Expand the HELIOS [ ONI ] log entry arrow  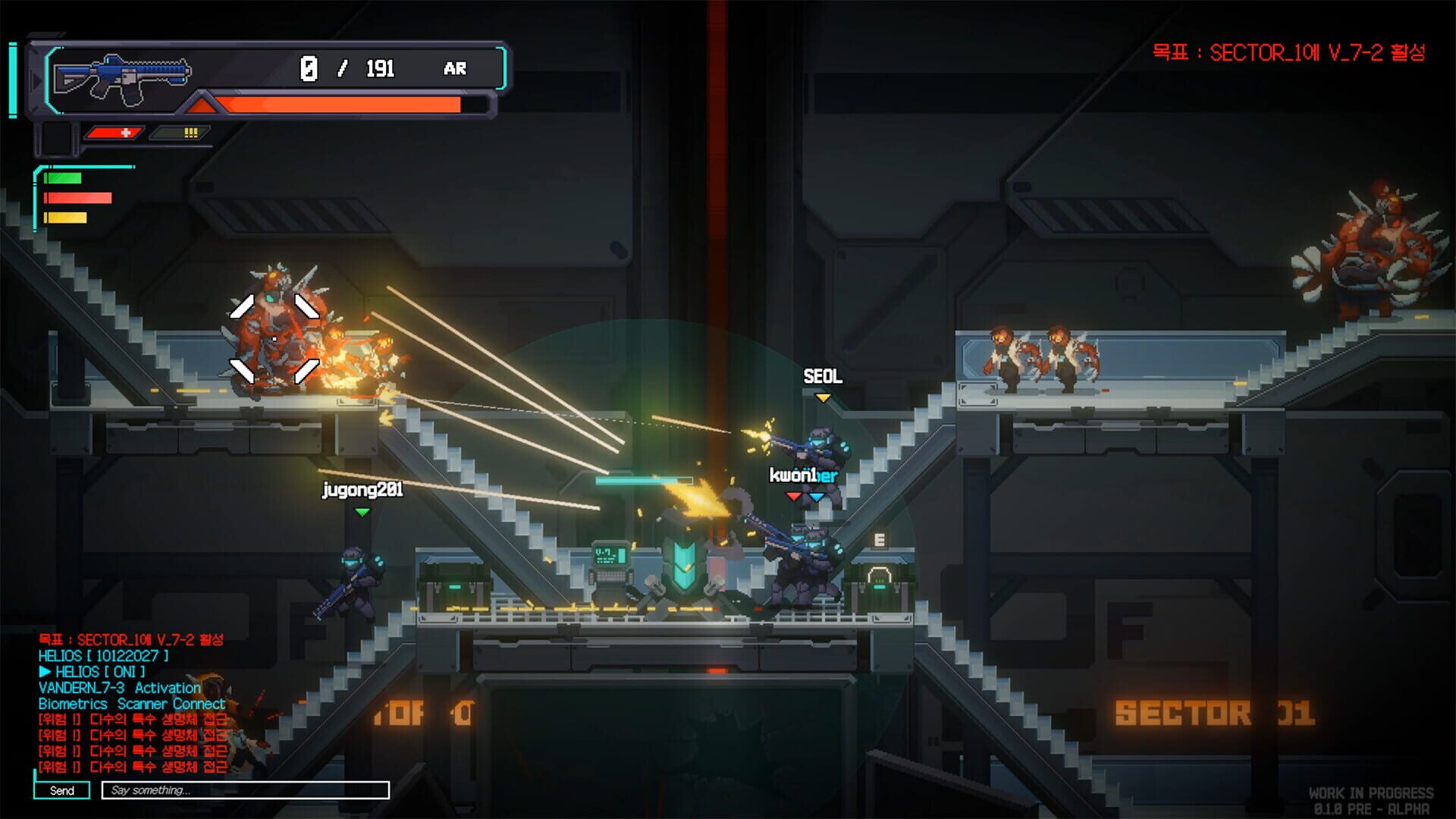pyautogui.click(x=45, y=672)
